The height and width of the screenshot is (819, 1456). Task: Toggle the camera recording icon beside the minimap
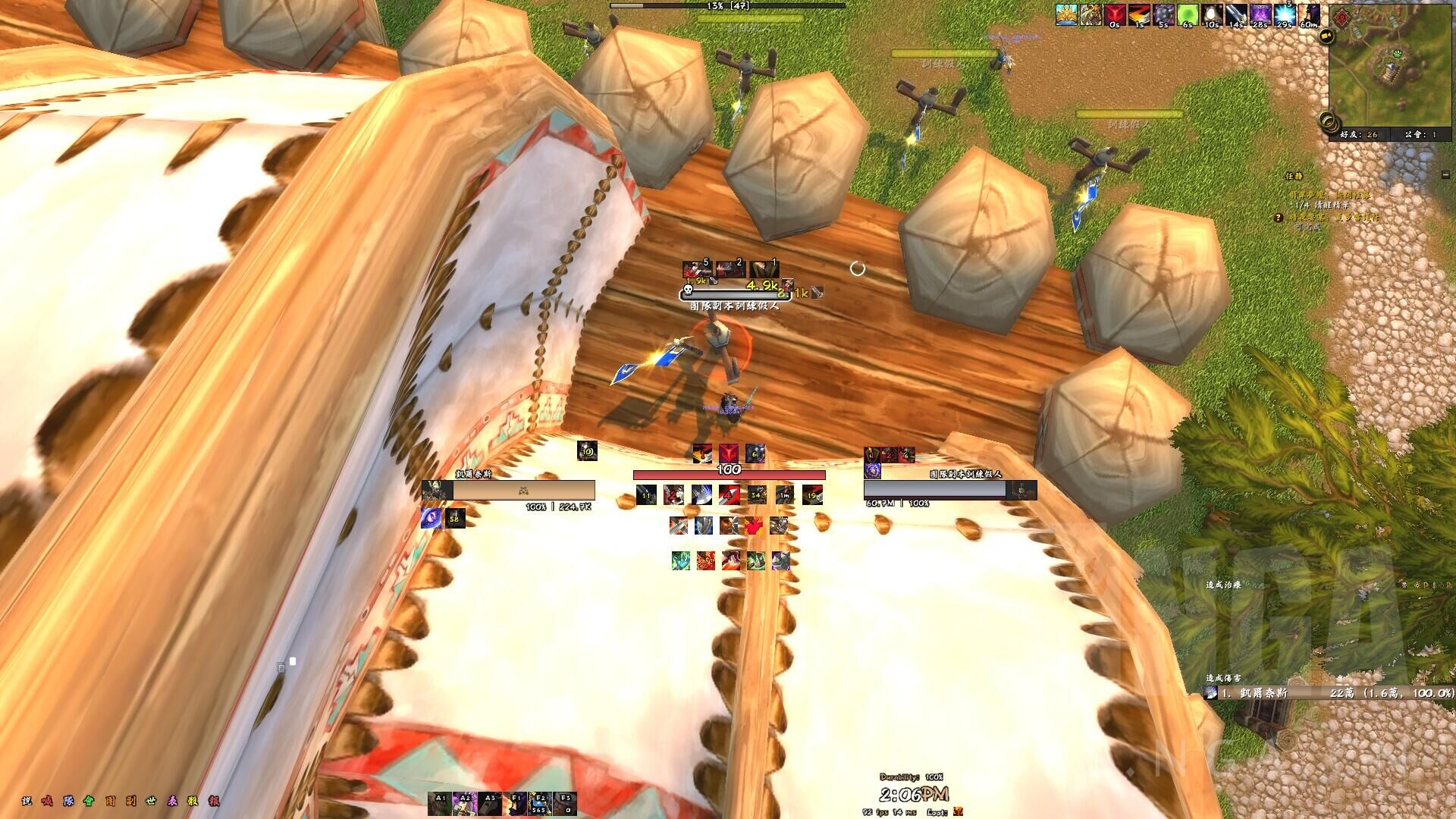click(1326, 36)
